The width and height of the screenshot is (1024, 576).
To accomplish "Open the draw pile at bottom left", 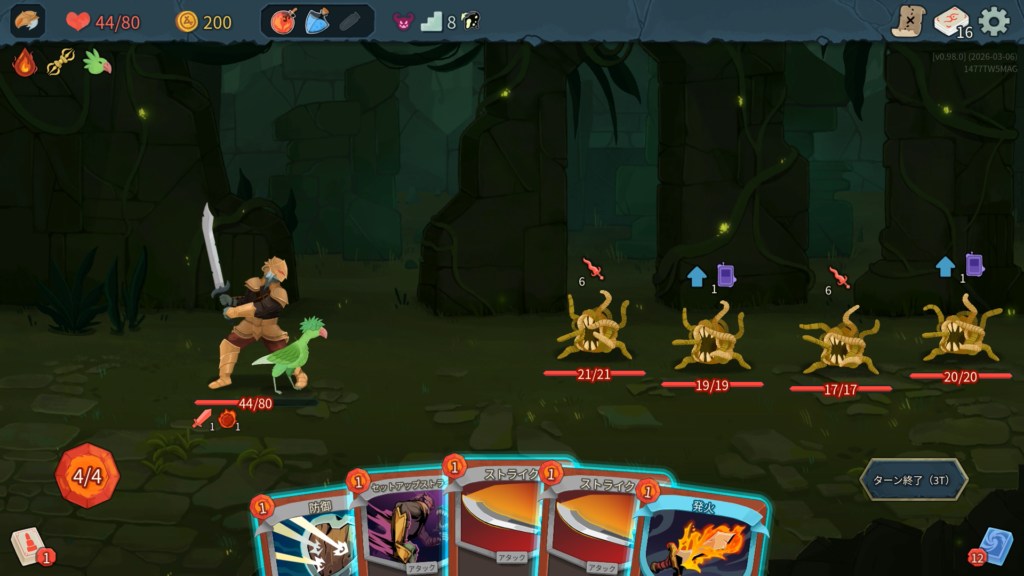I will coord(27,546).
